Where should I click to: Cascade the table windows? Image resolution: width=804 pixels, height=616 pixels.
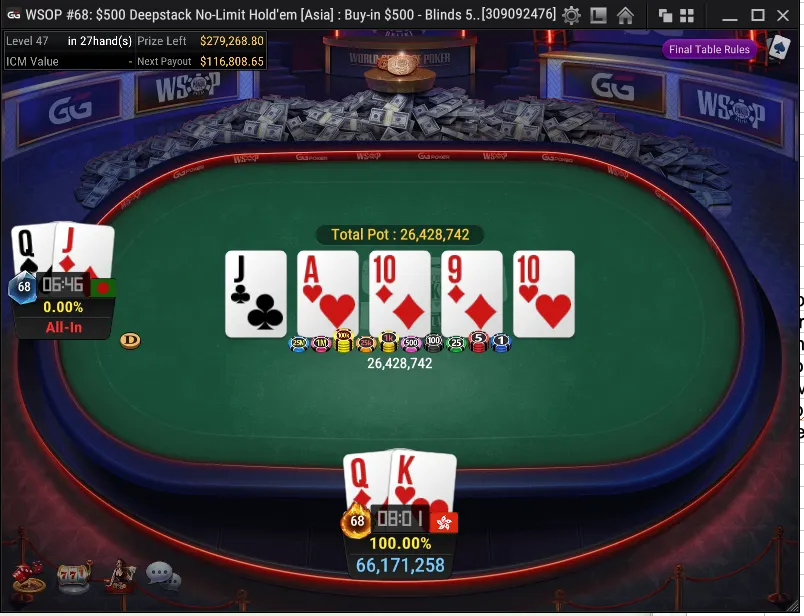pos(665,15)
